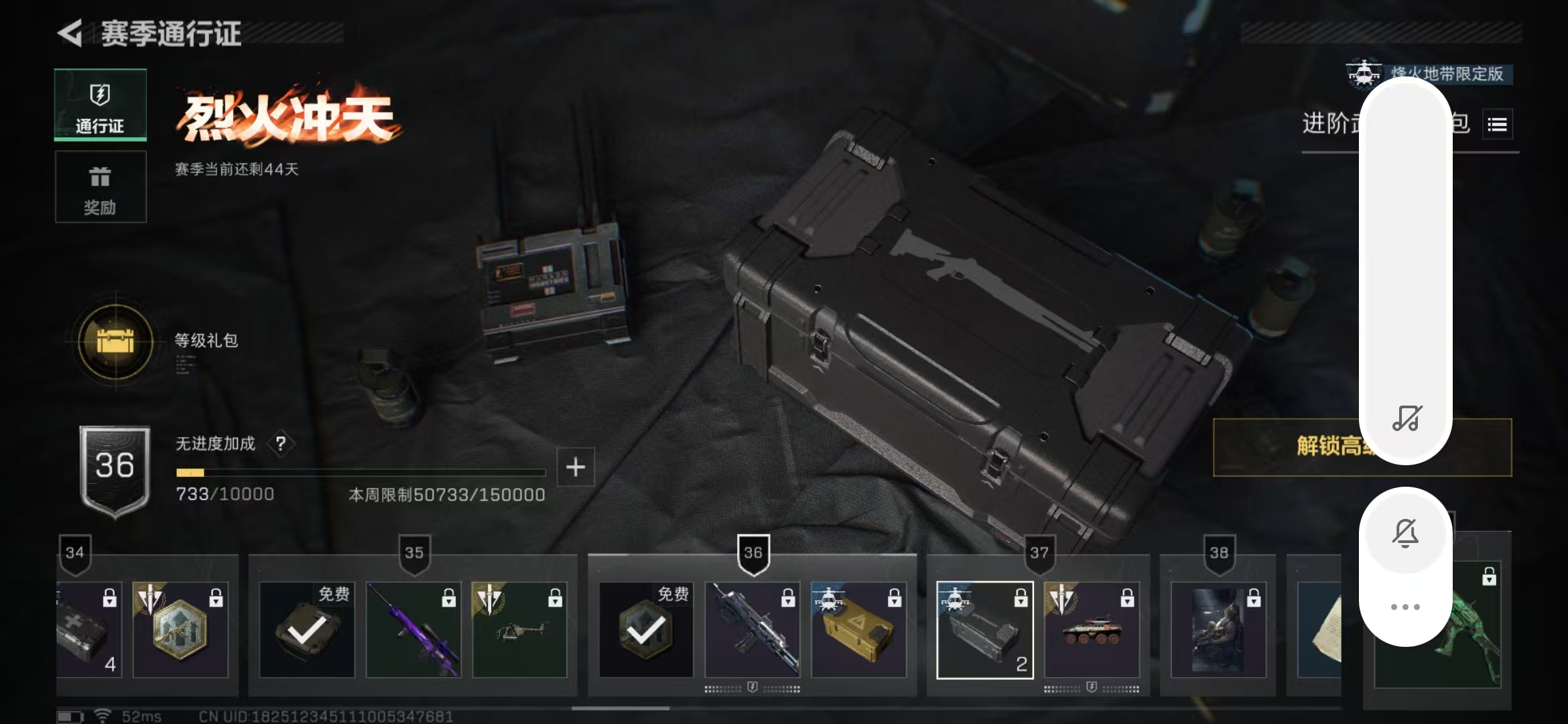Select the character portrait reward at level 38
The image size is (1568, 724).
(x=1218, y=629)
